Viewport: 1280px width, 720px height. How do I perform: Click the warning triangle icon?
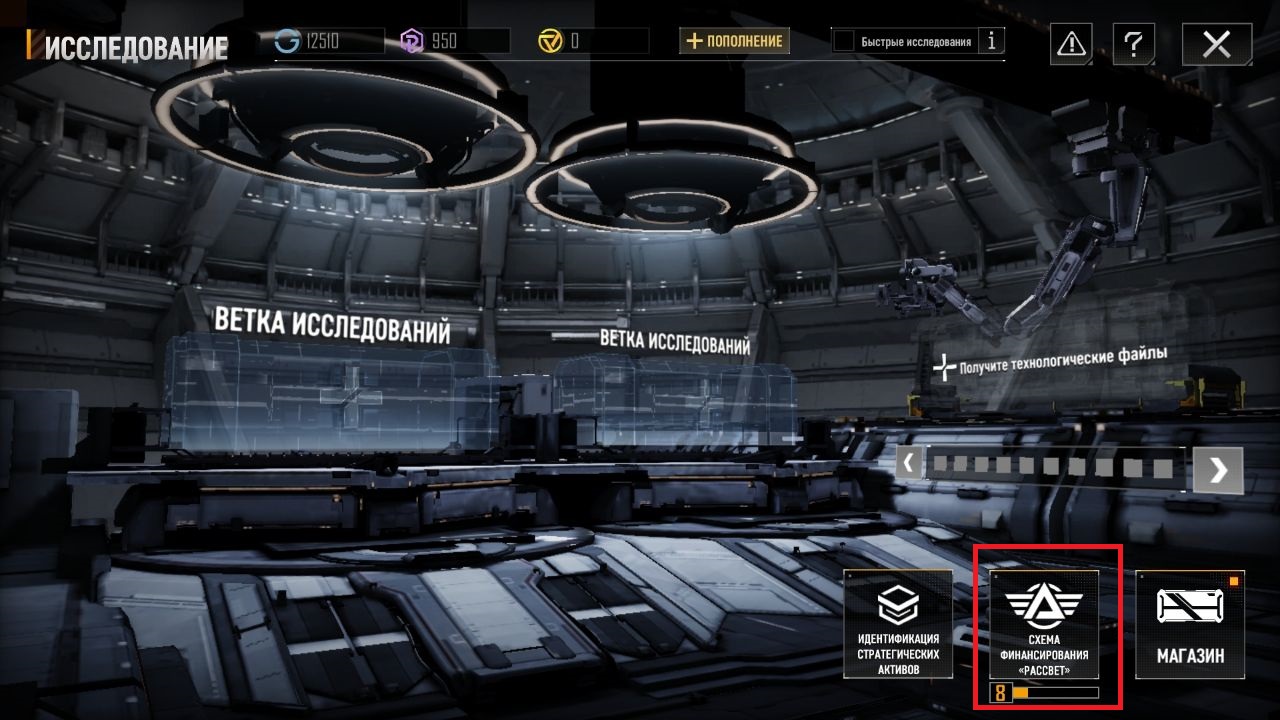(1071, 44)
